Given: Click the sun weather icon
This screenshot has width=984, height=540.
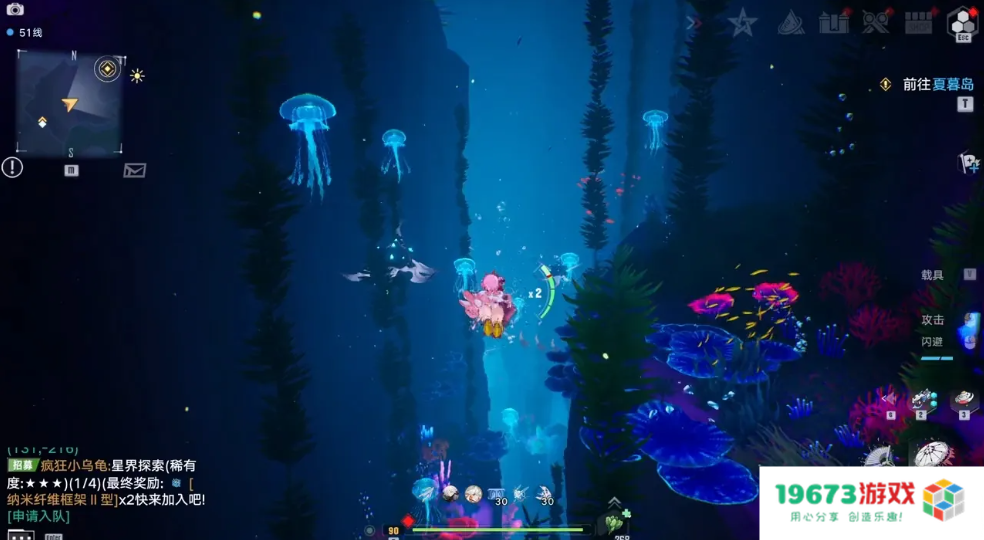Looking at the screenshot, I should point(137,75).
